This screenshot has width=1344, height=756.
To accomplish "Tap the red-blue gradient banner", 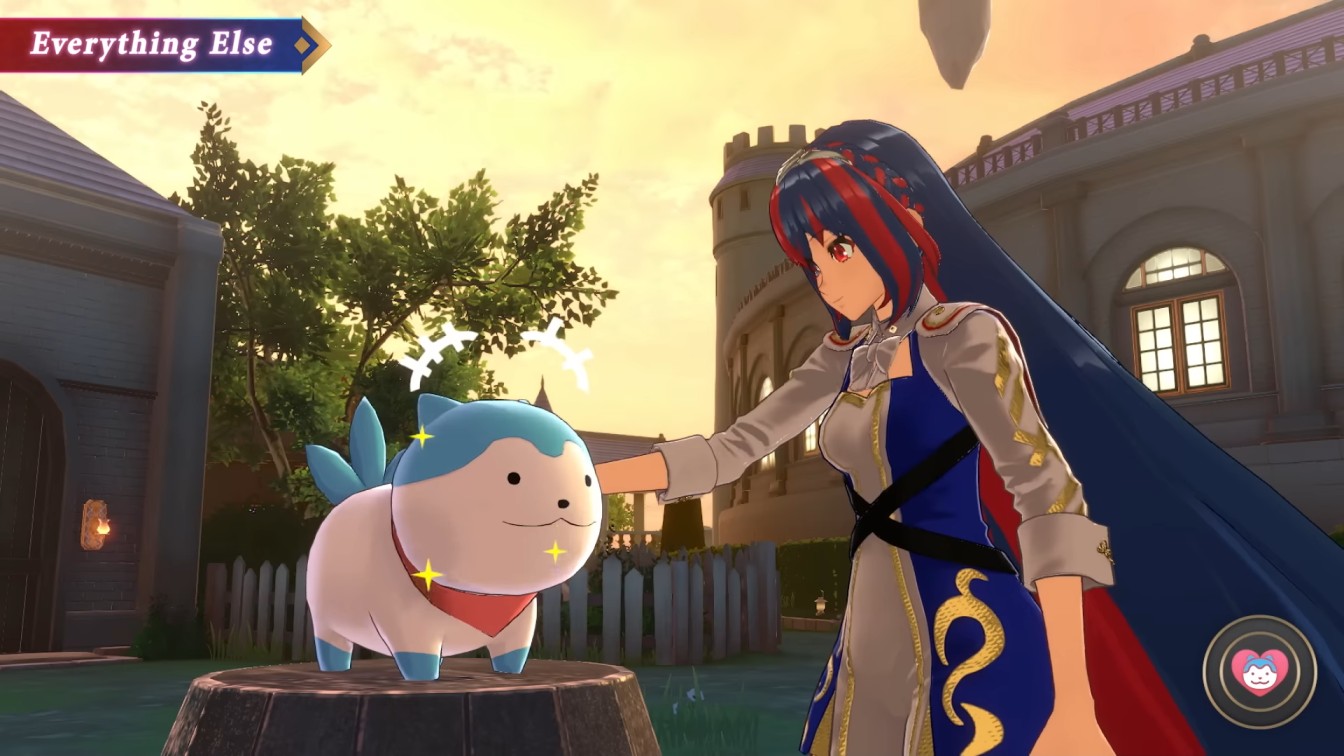I will (150, 44).
